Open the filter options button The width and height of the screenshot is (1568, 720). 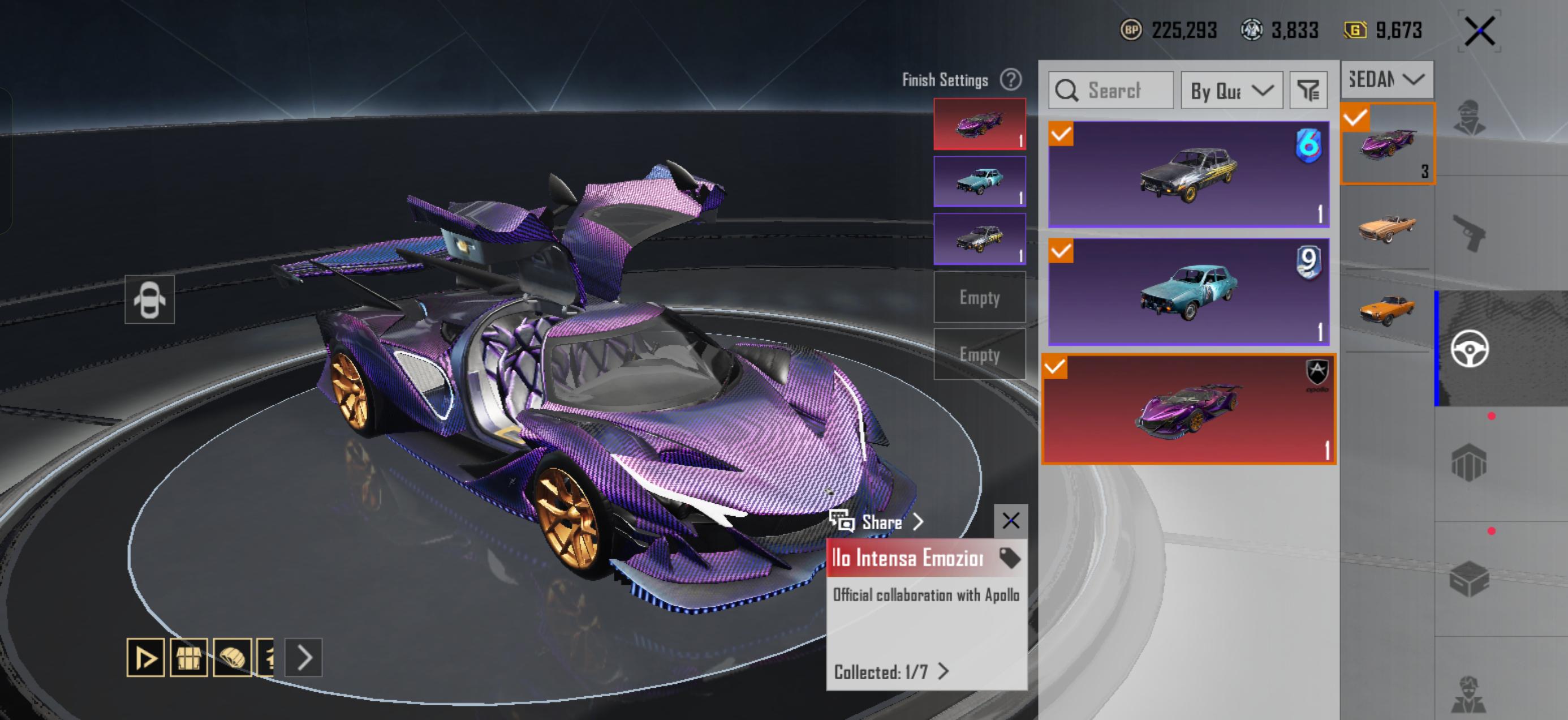[1308, 91]
